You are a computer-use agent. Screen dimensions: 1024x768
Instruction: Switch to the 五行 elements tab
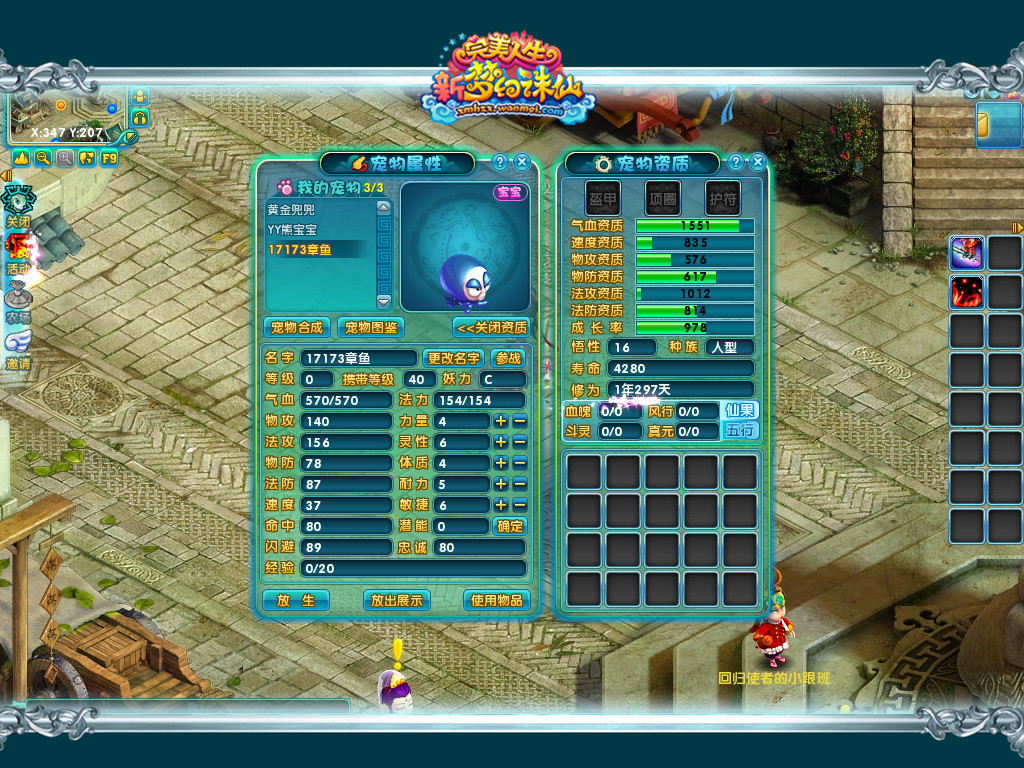741,431
